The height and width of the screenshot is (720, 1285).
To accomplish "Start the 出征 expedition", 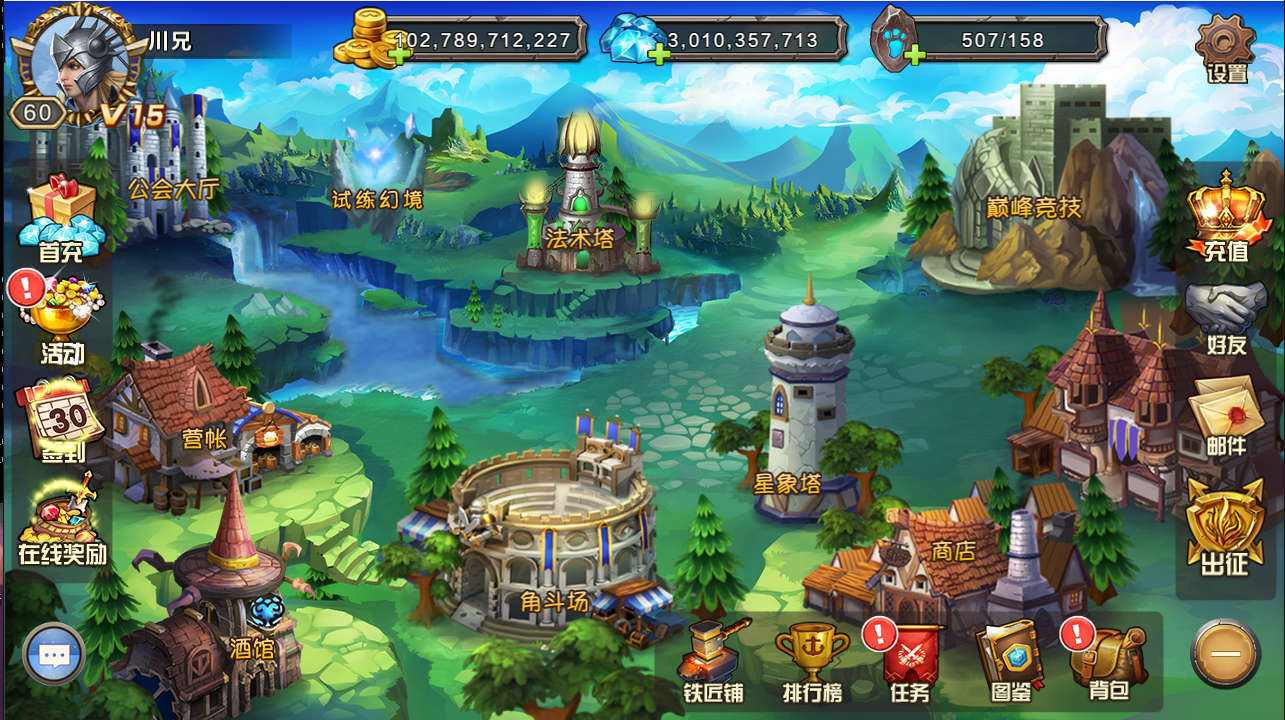I will 1225,527.
